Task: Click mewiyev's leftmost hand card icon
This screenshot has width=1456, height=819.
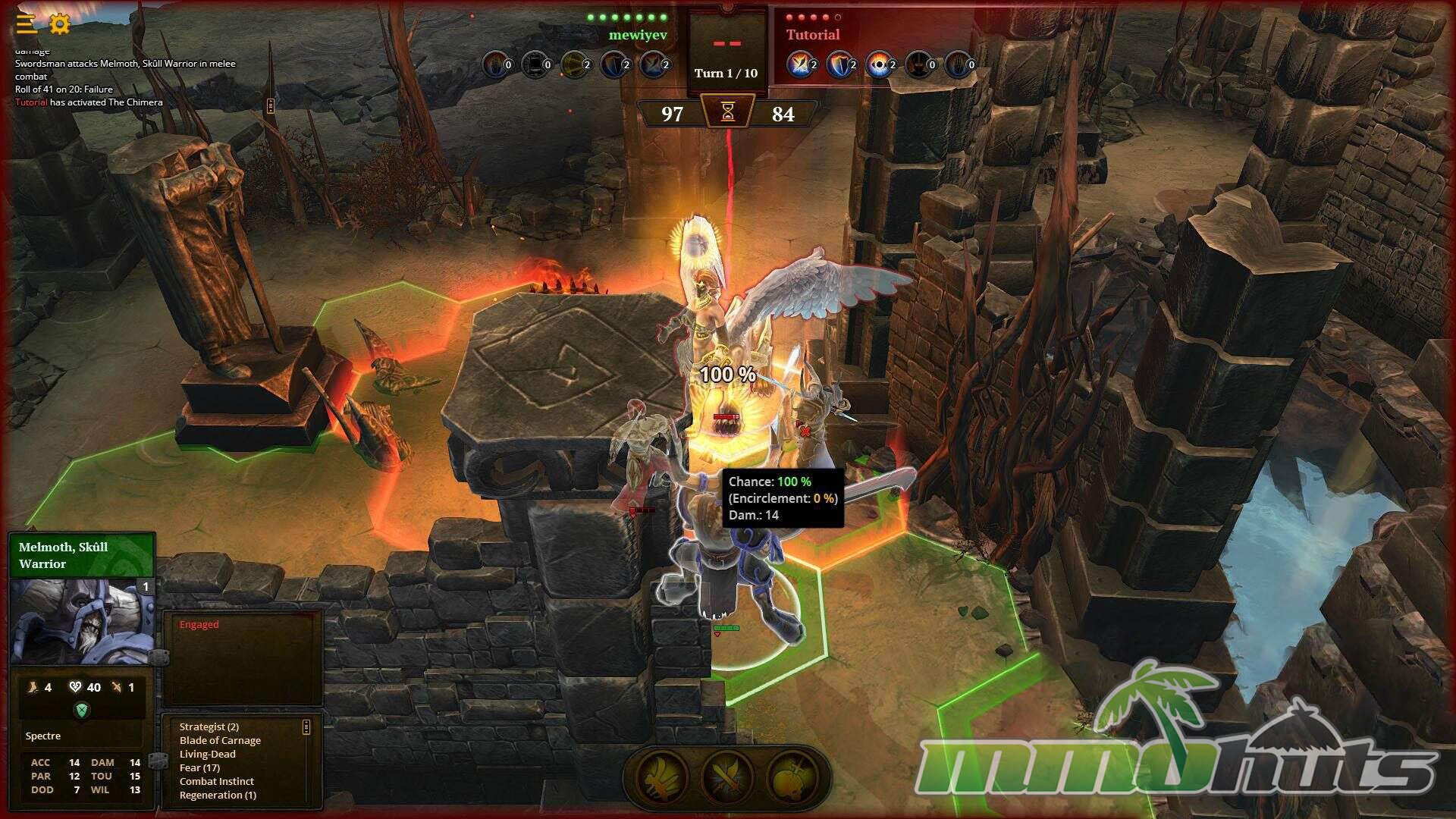Action: click(x=494, y=64)
